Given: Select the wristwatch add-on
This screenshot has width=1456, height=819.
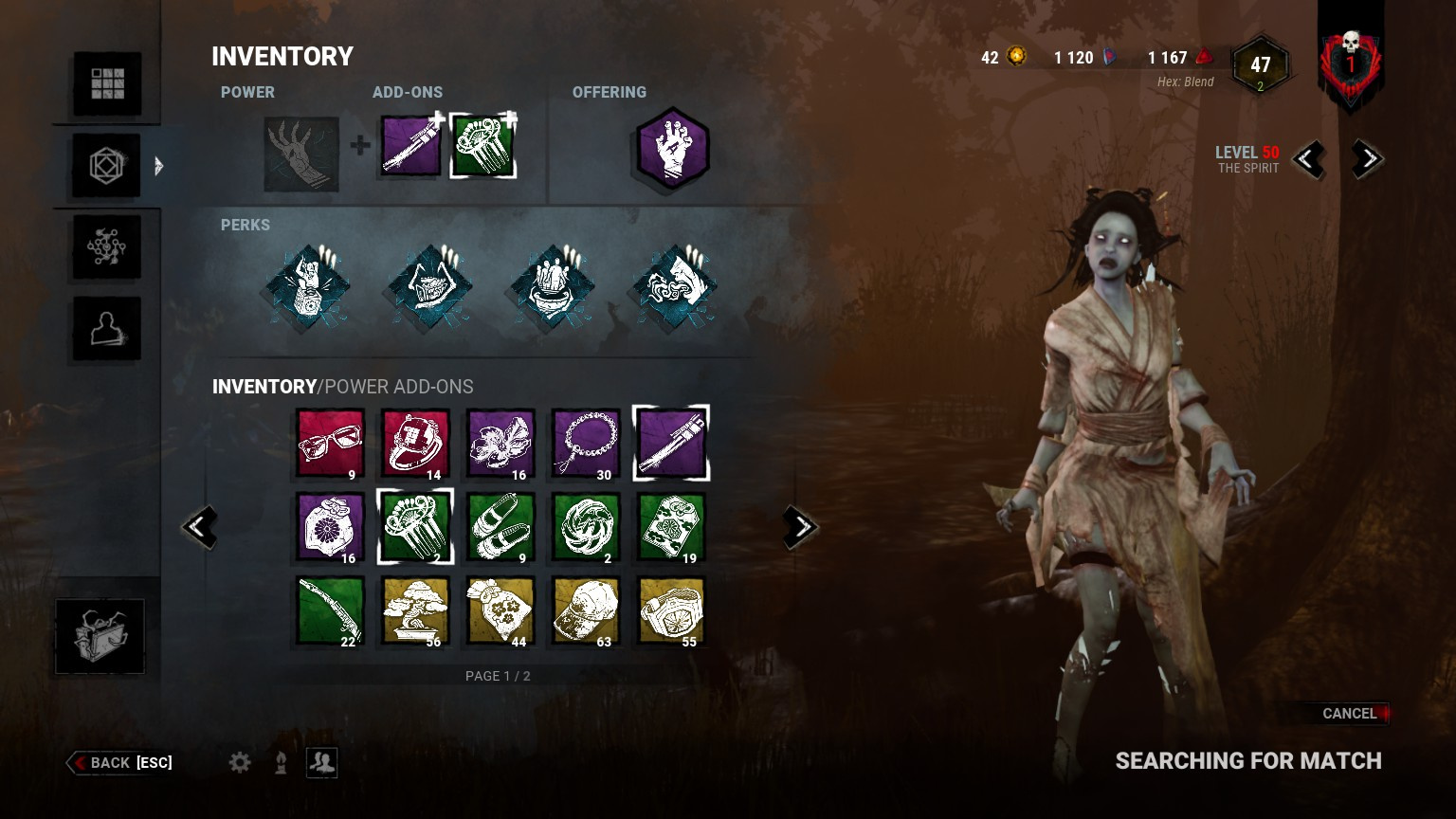Looking at the screenshot, I should point(671,611).
